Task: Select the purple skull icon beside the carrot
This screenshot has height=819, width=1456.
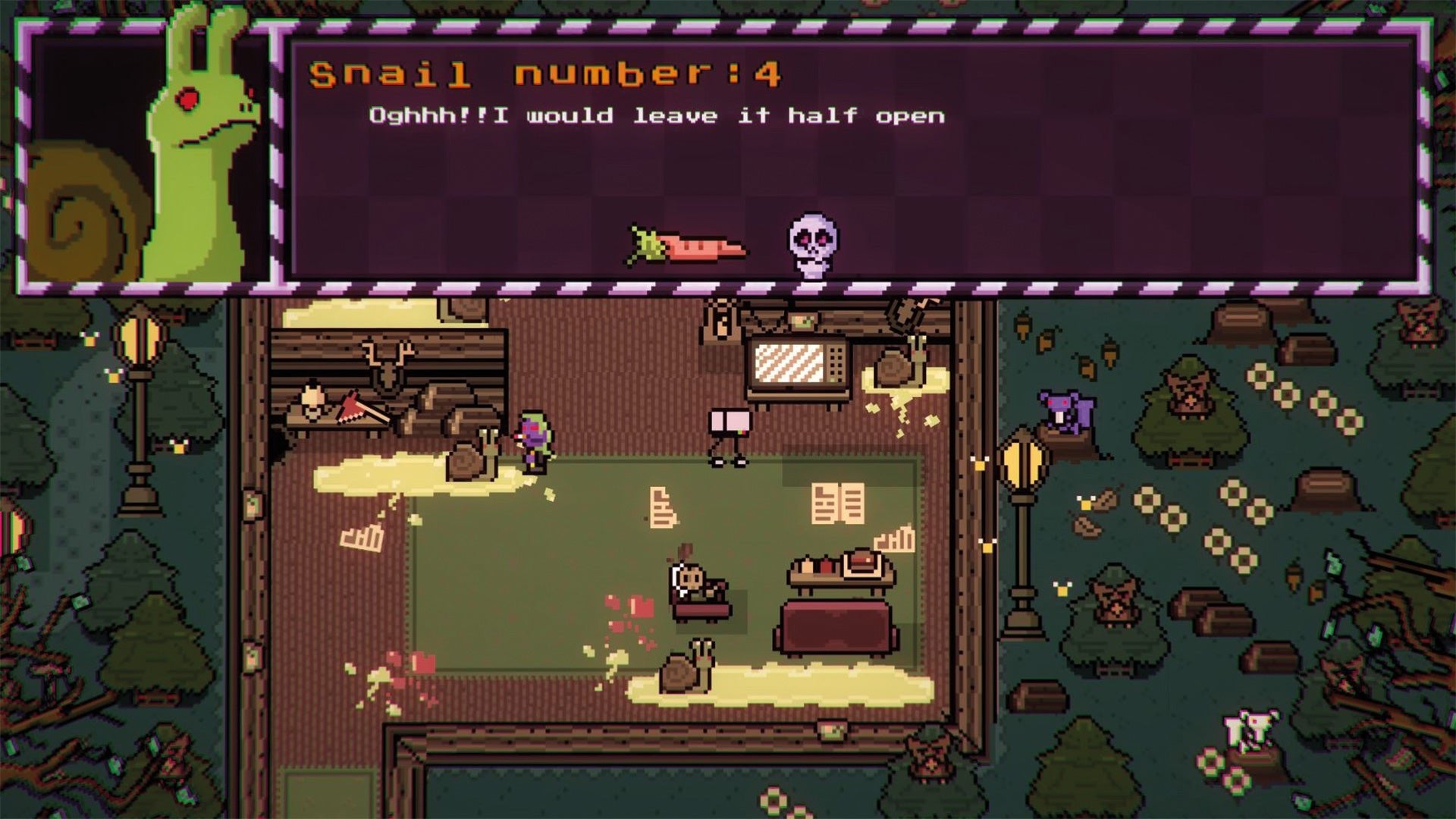Action: point(813,242)
